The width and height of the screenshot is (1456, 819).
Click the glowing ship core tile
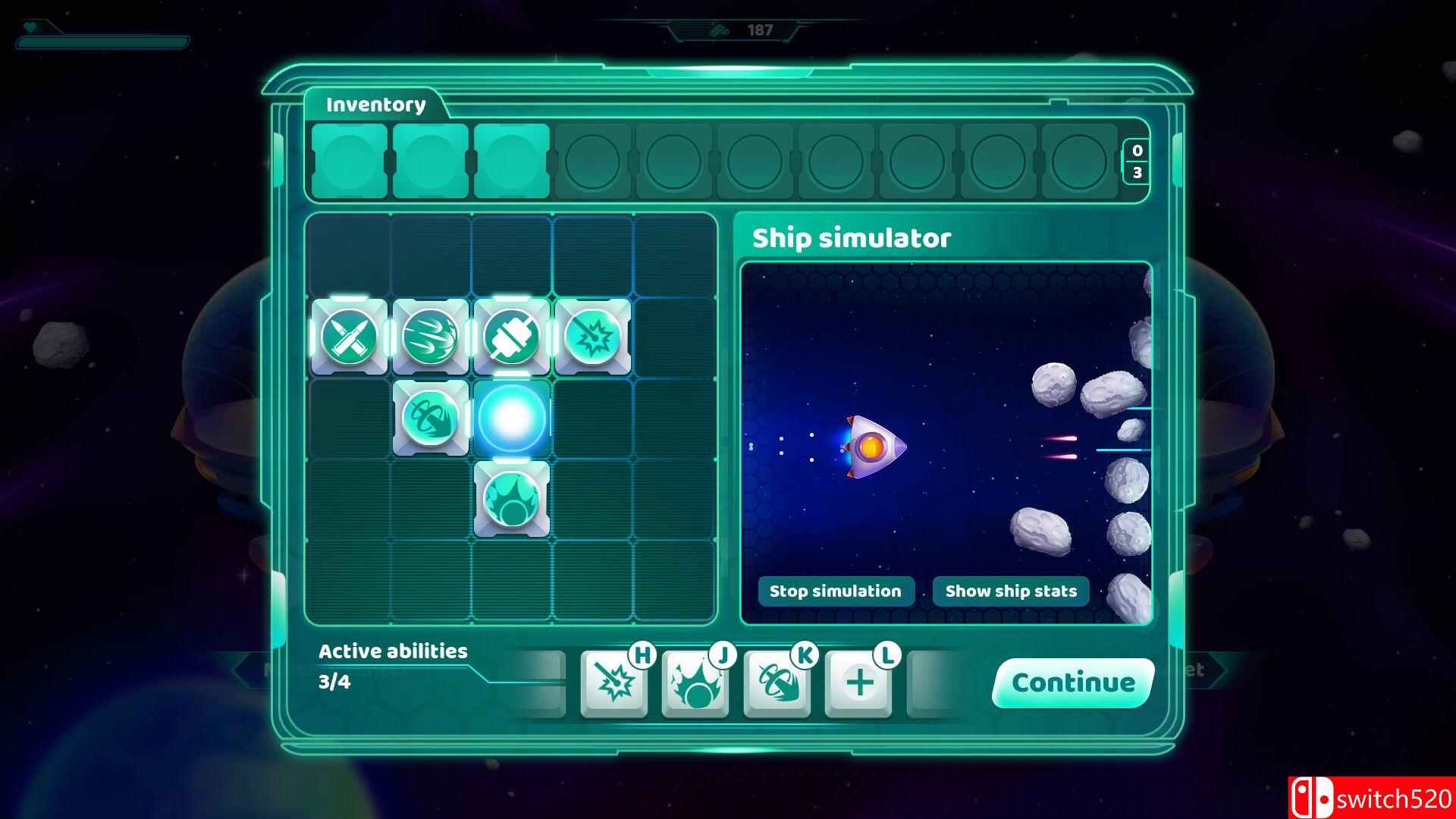point(513,417)
